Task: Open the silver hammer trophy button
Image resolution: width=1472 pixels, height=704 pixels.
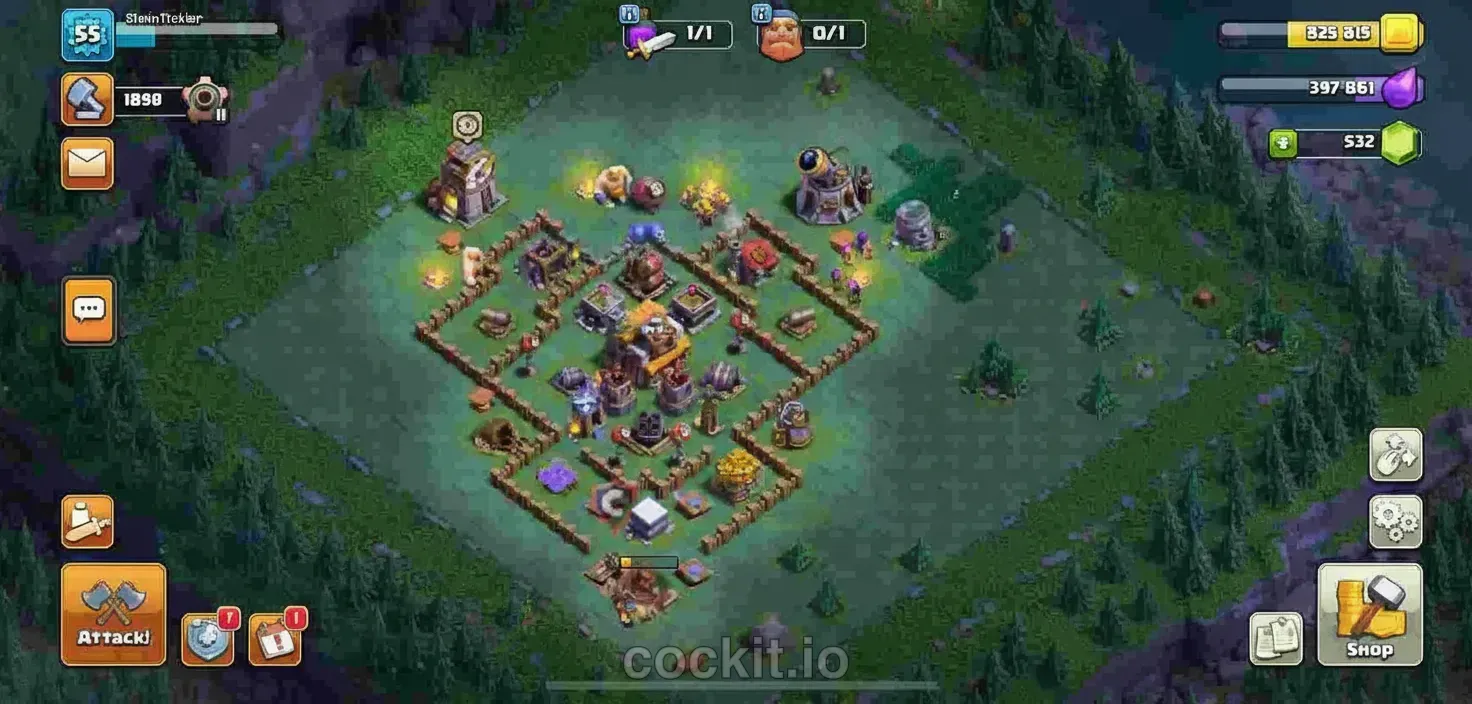Action: (x=87, y=99)
